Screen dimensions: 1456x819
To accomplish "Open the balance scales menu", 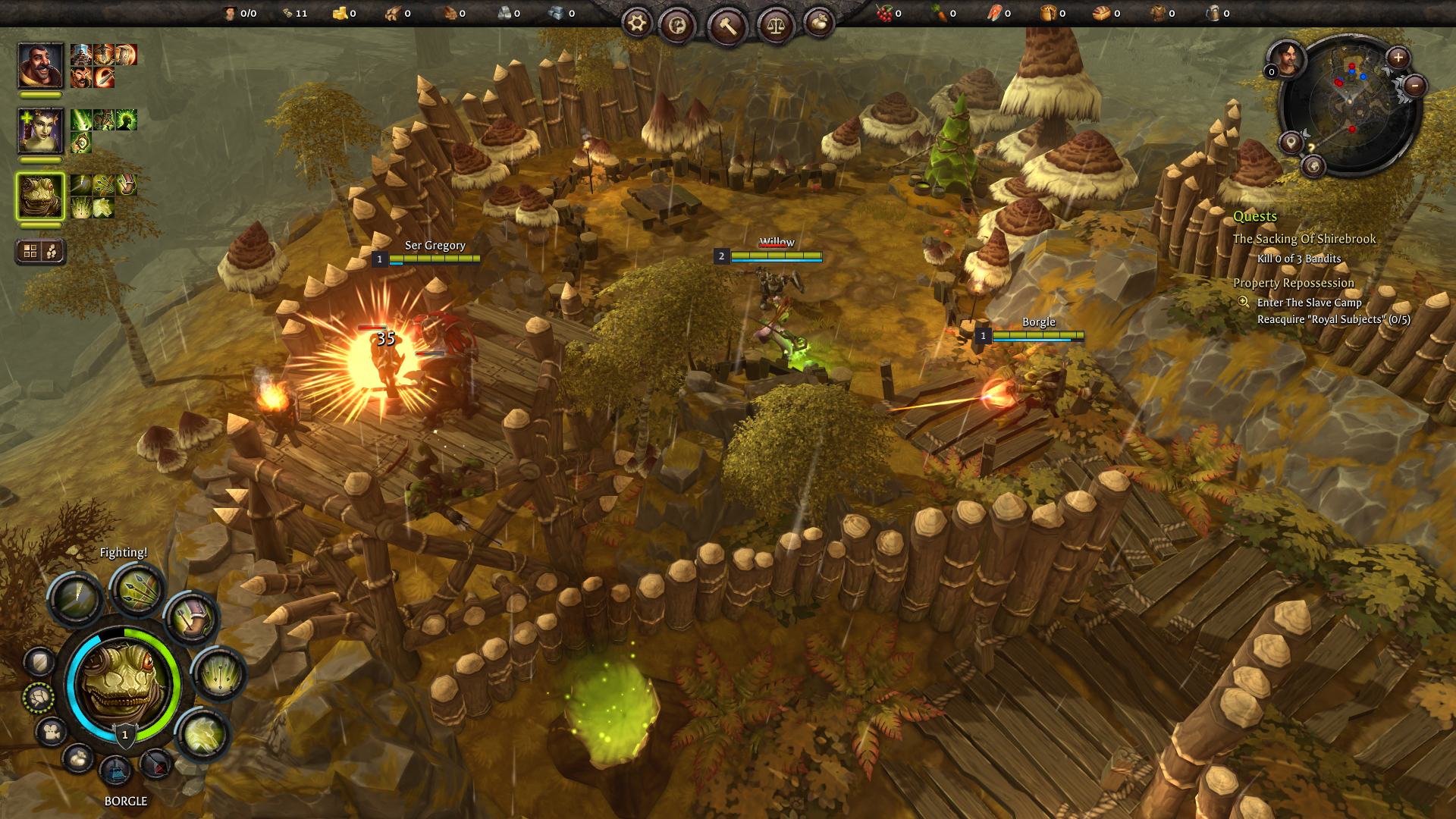I will (x=774, y=25).
